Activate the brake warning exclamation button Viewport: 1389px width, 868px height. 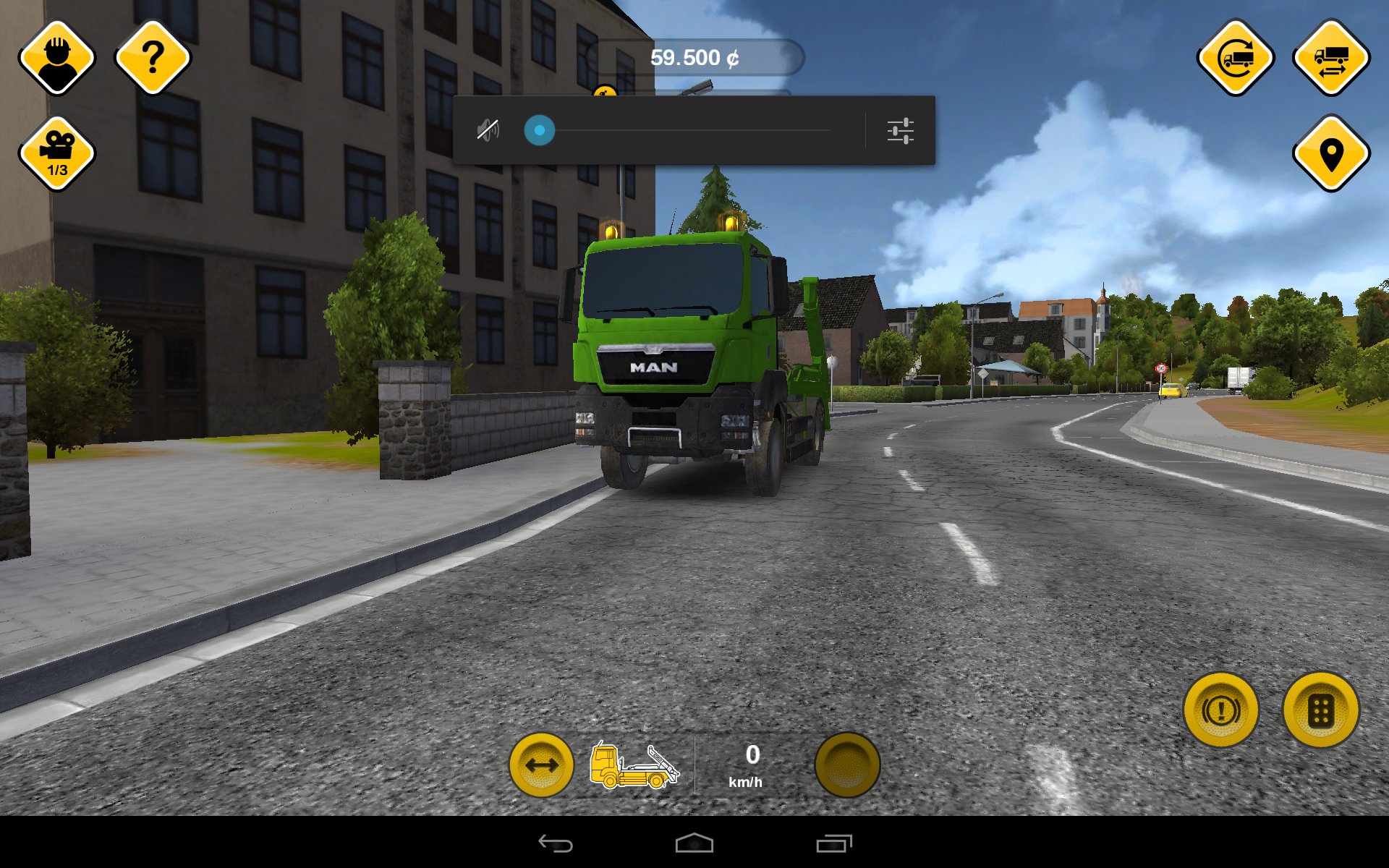(1221, 710)
